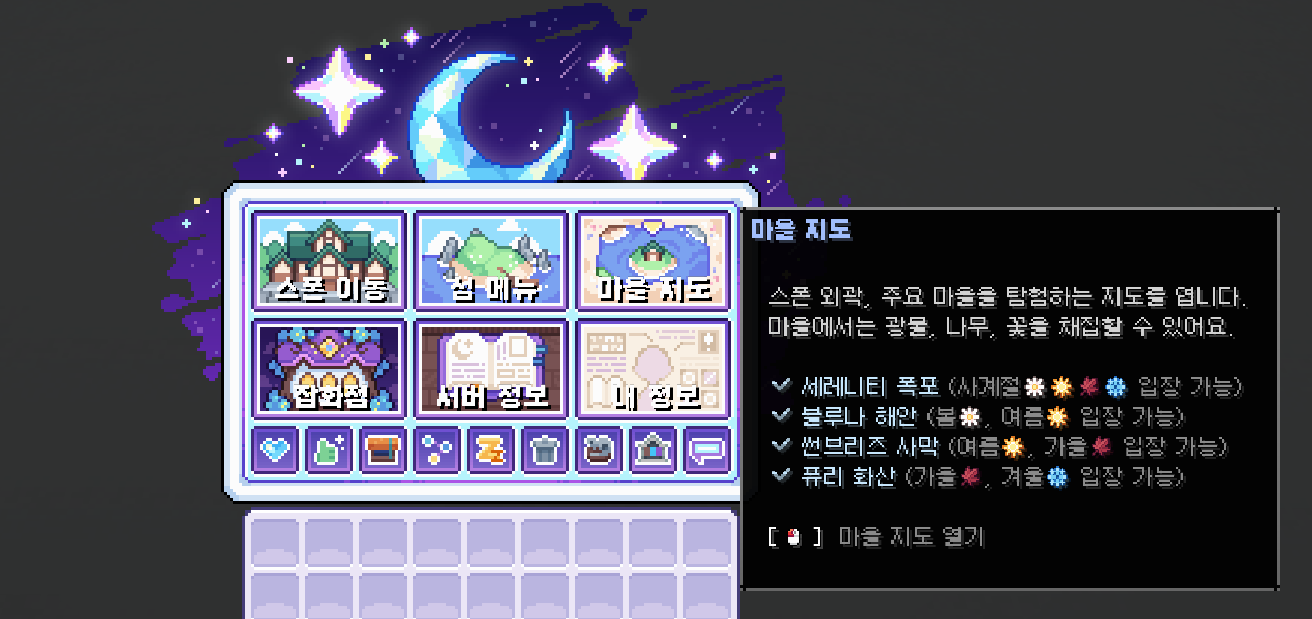Open the 서버 정보 server info book
The height and width of the screenshot is (619, 1312).
coord(491,368)
